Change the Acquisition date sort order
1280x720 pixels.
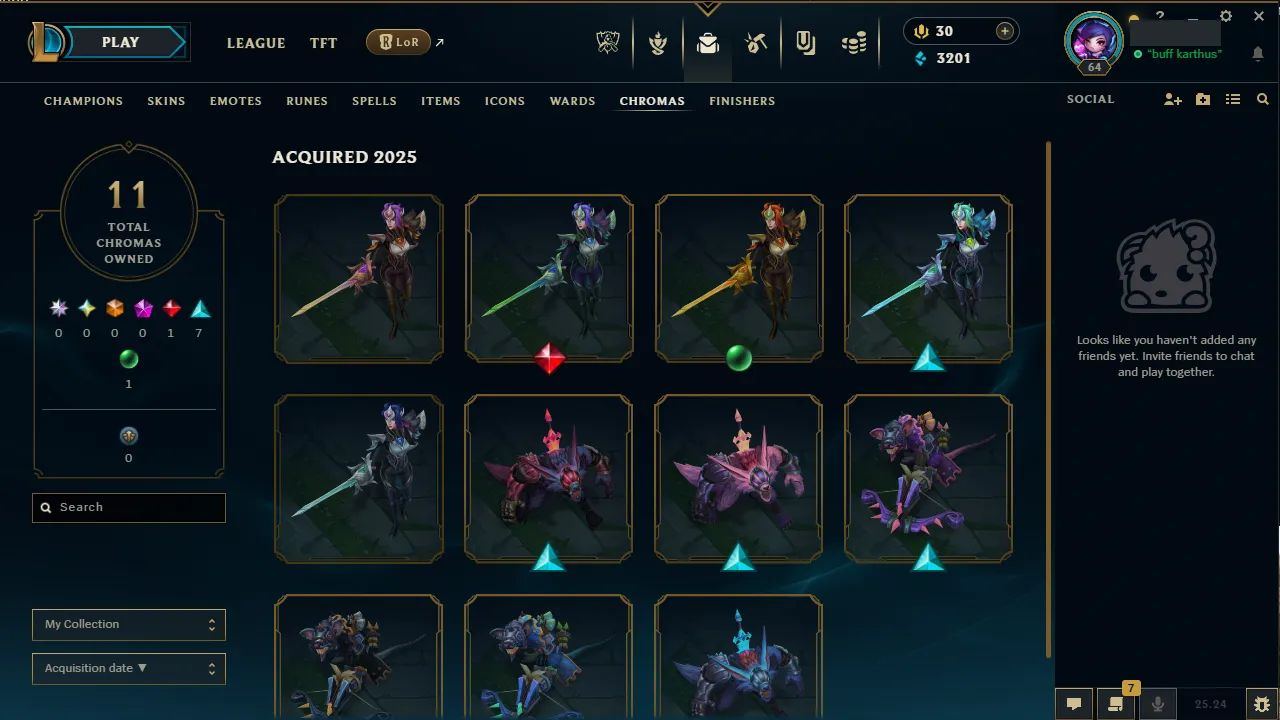coord(128,668)
